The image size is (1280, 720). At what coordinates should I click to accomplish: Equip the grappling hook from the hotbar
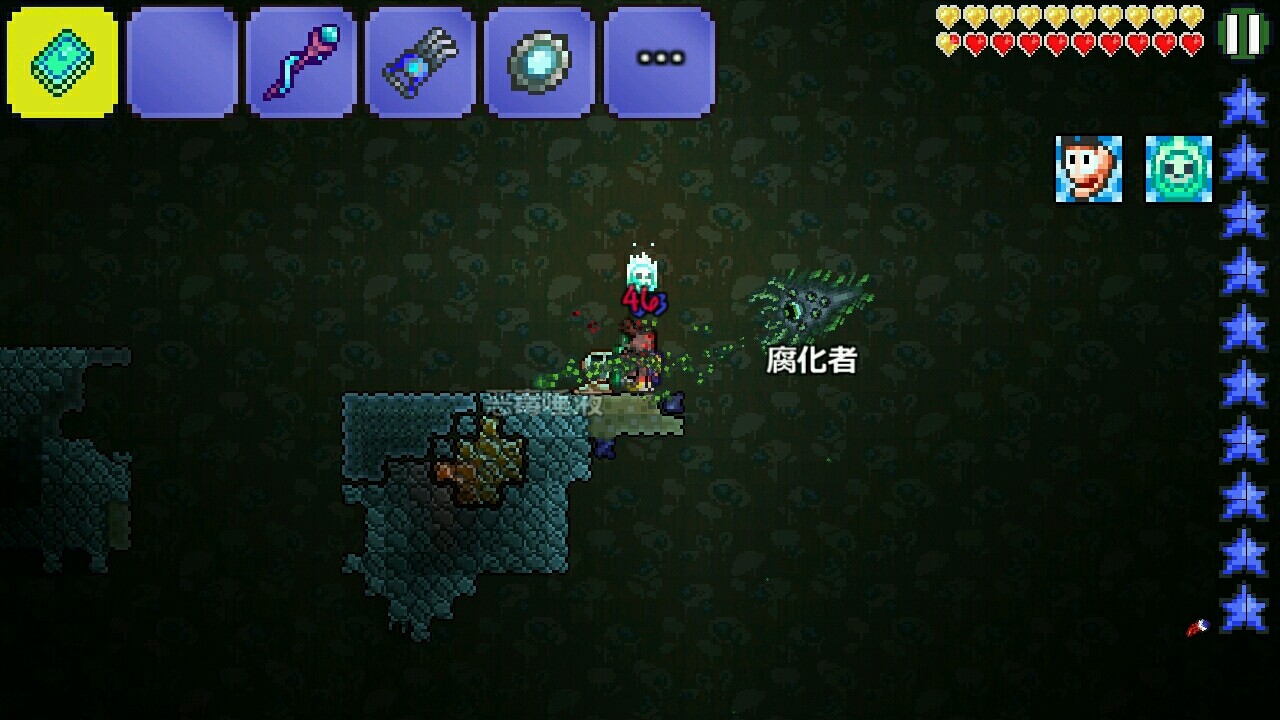(x=417, y=60)
